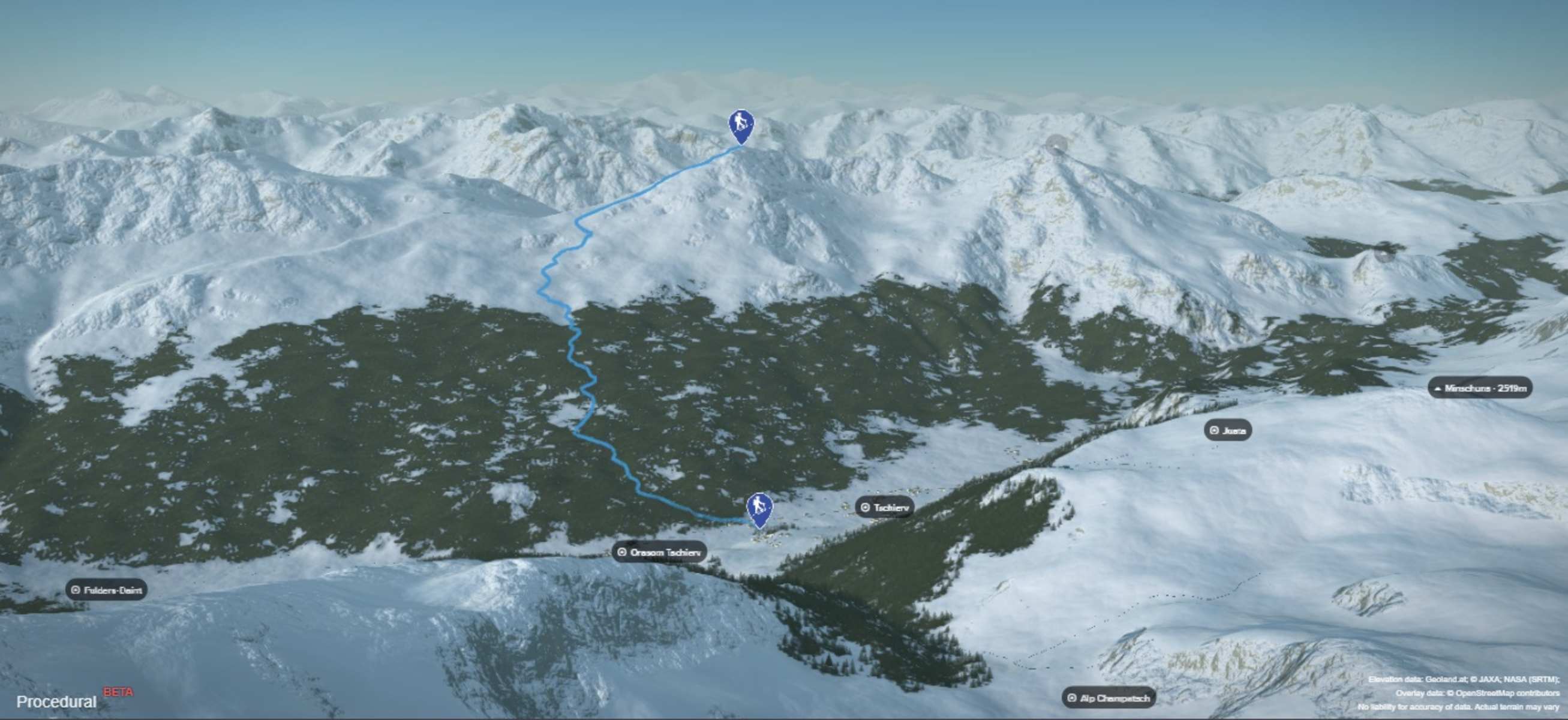Choose the Fuldera-Daint place label
Screen dimensions: 1568x720
pos(107,589)
